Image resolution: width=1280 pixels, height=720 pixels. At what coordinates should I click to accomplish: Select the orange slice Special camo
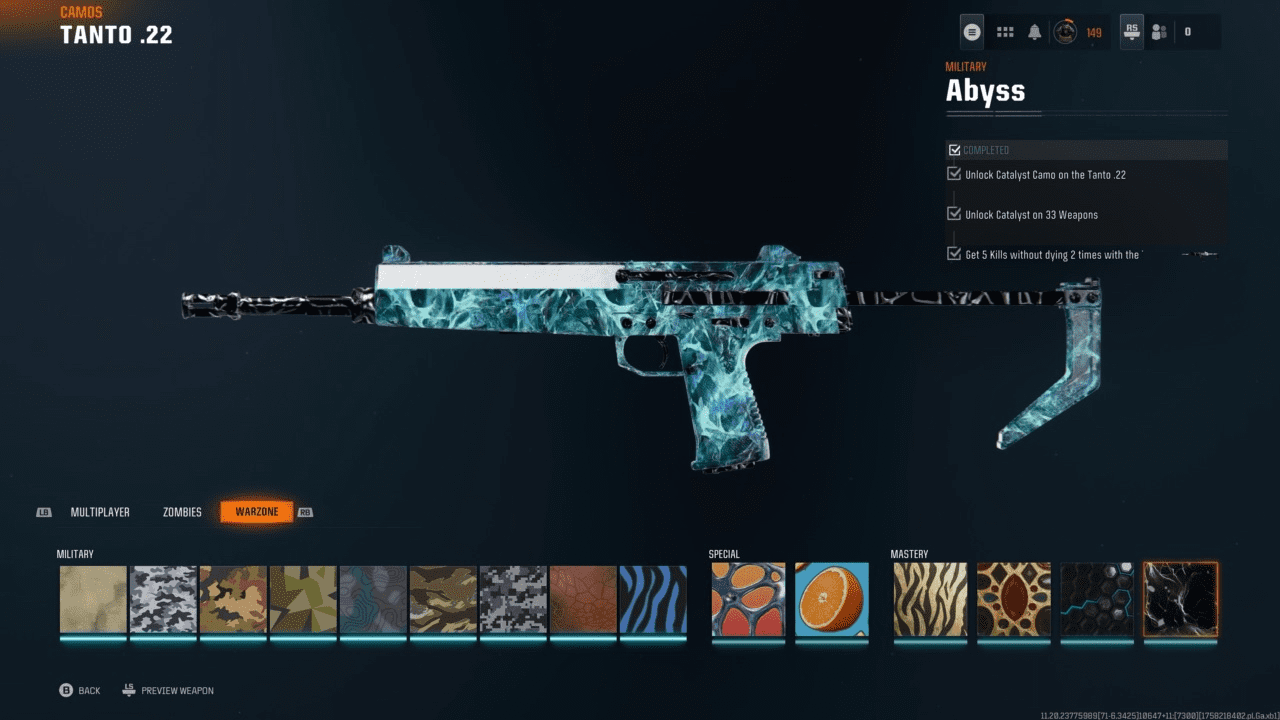(830, 600)
